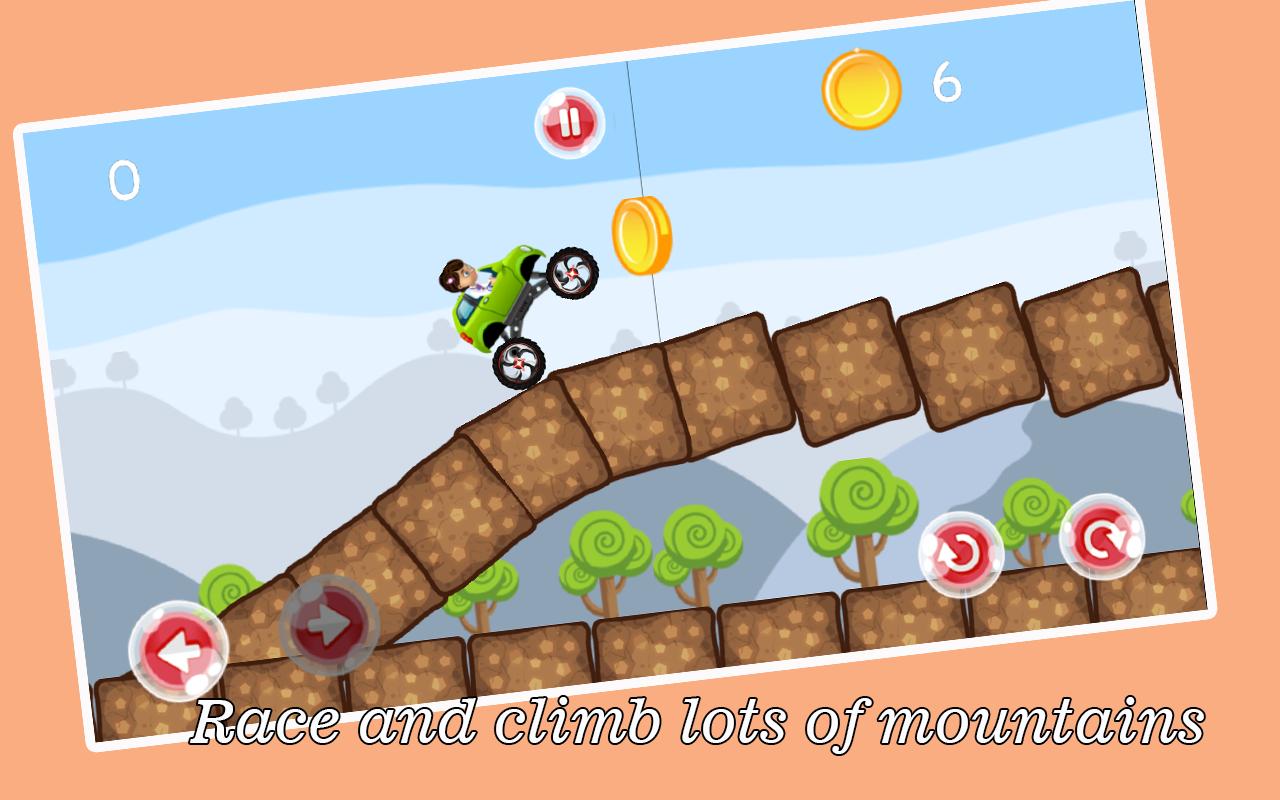Collect the floating coin near the car
Image resolution: width=1280 pixels, height=800 pixels.
pyautogui.click(x=640, y=237)
